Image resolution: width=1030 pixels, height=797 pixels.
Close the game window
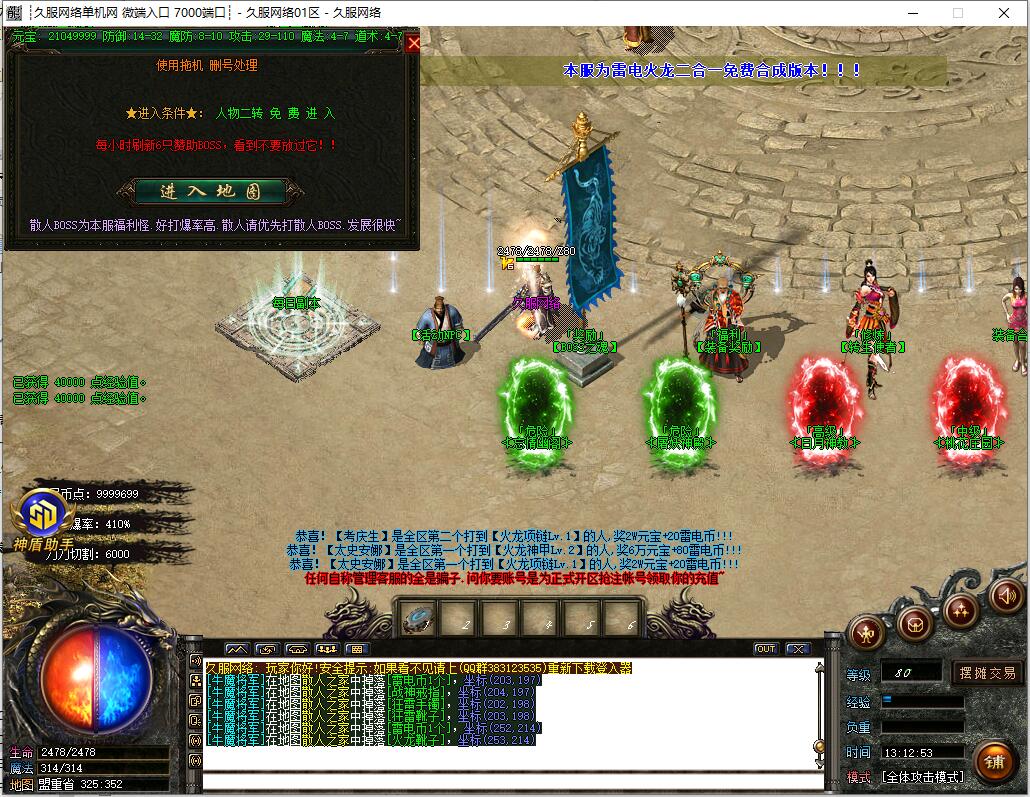[x=1005, y=13]
